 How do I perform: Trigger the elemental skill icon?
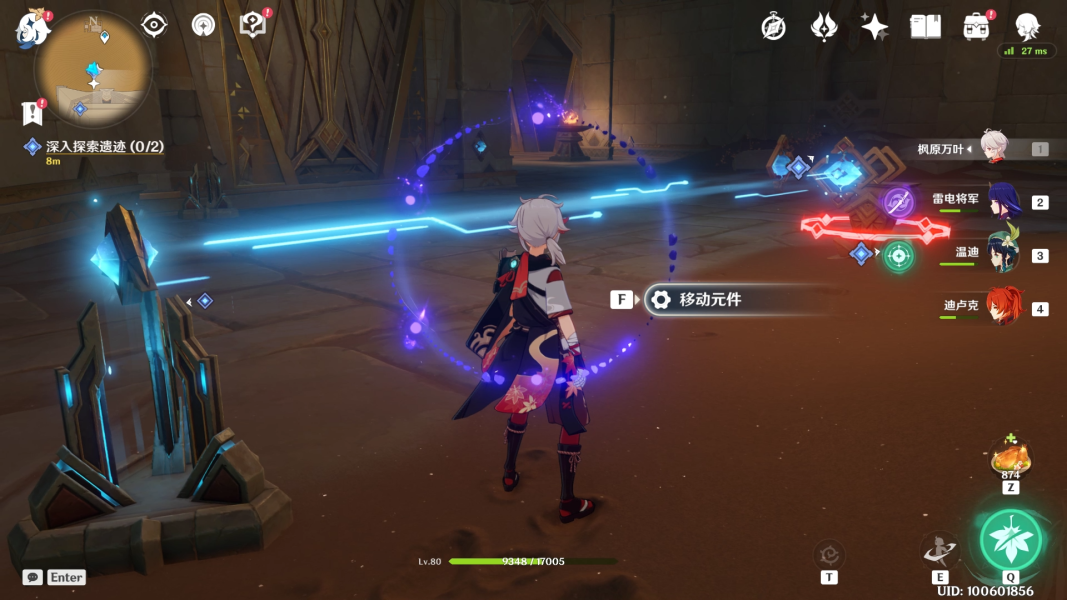(940, 549)
